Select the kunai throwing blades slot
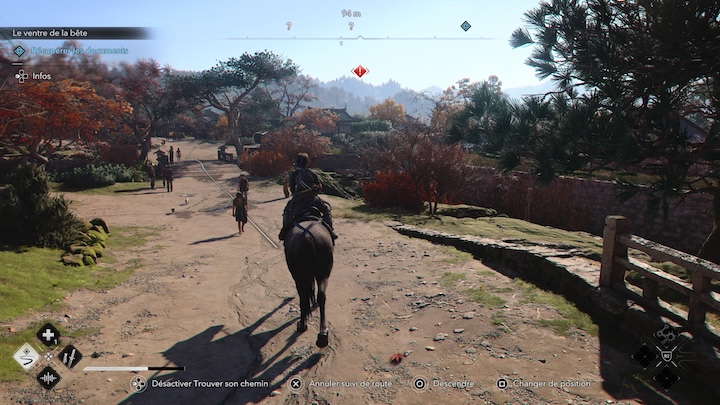The height and width of the screenshot is (405, 720). click(70, 356)
